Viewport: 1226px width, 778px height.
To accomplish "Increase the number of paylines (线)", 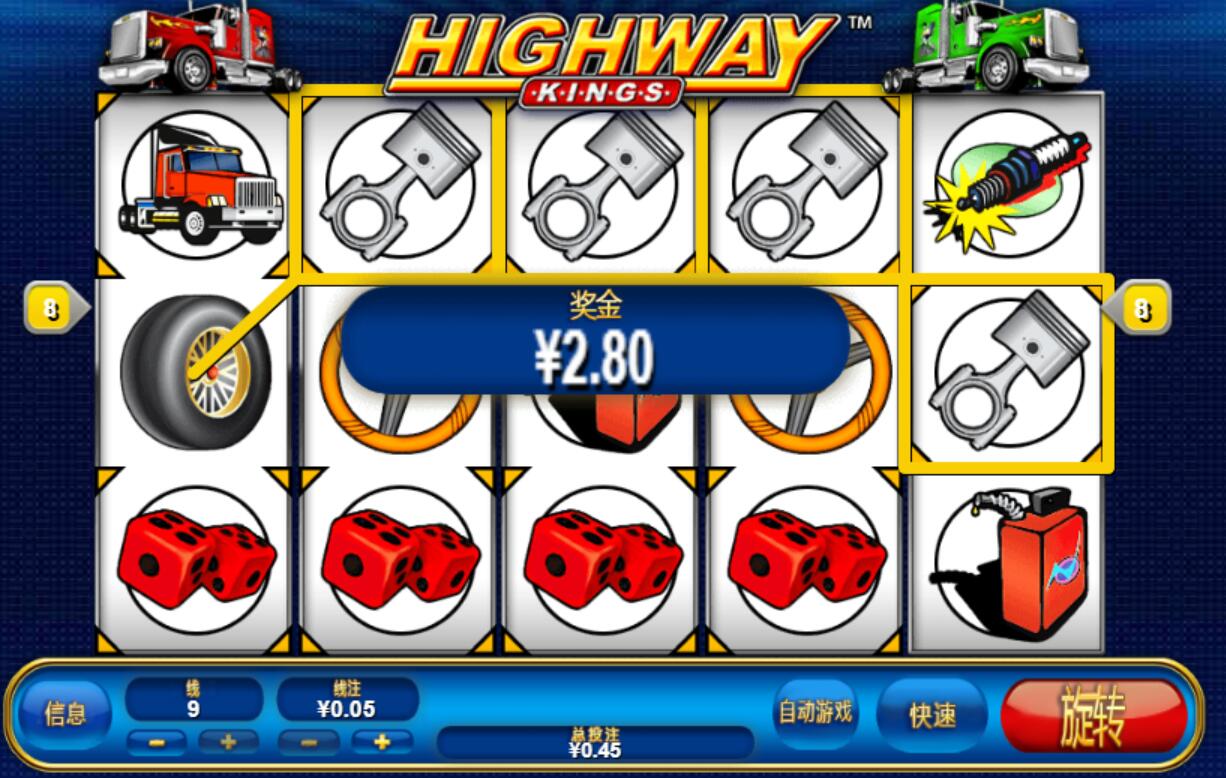I will click(x=228, y=742).
